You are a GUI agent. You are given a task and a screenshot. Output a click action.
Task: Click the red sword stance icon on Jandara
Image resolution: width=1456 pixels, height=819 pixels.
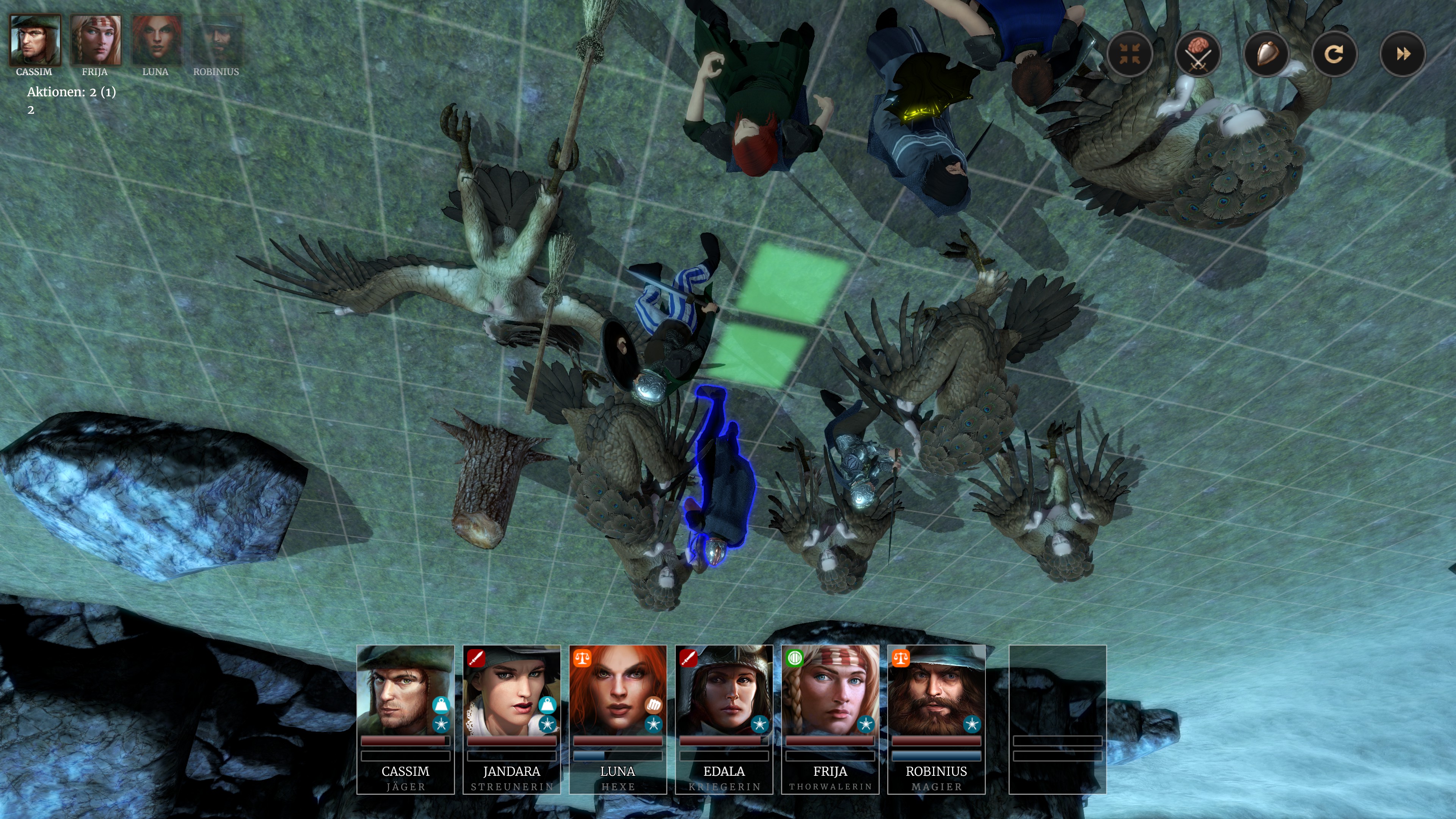pos(476,658)
